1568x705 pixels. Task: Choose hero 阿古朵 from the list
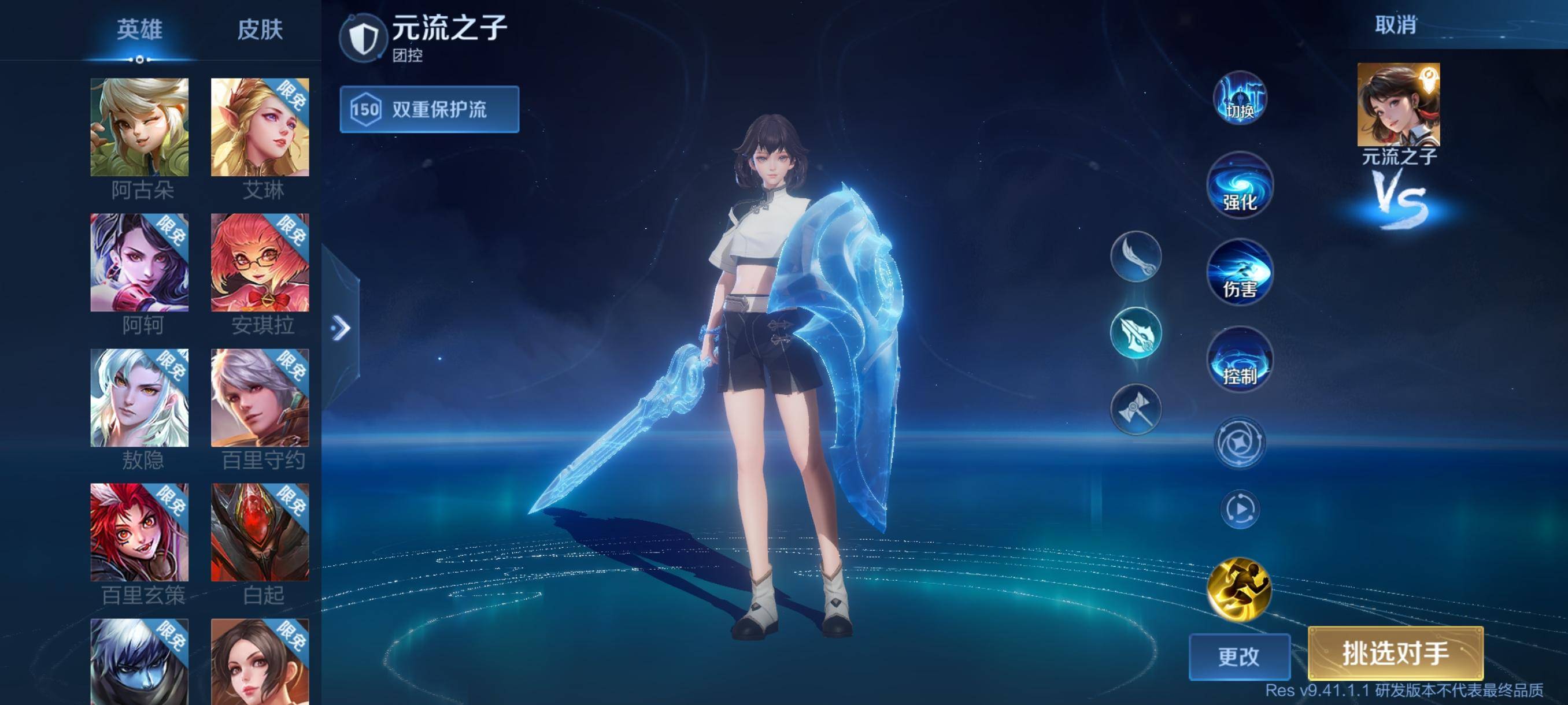139,127
